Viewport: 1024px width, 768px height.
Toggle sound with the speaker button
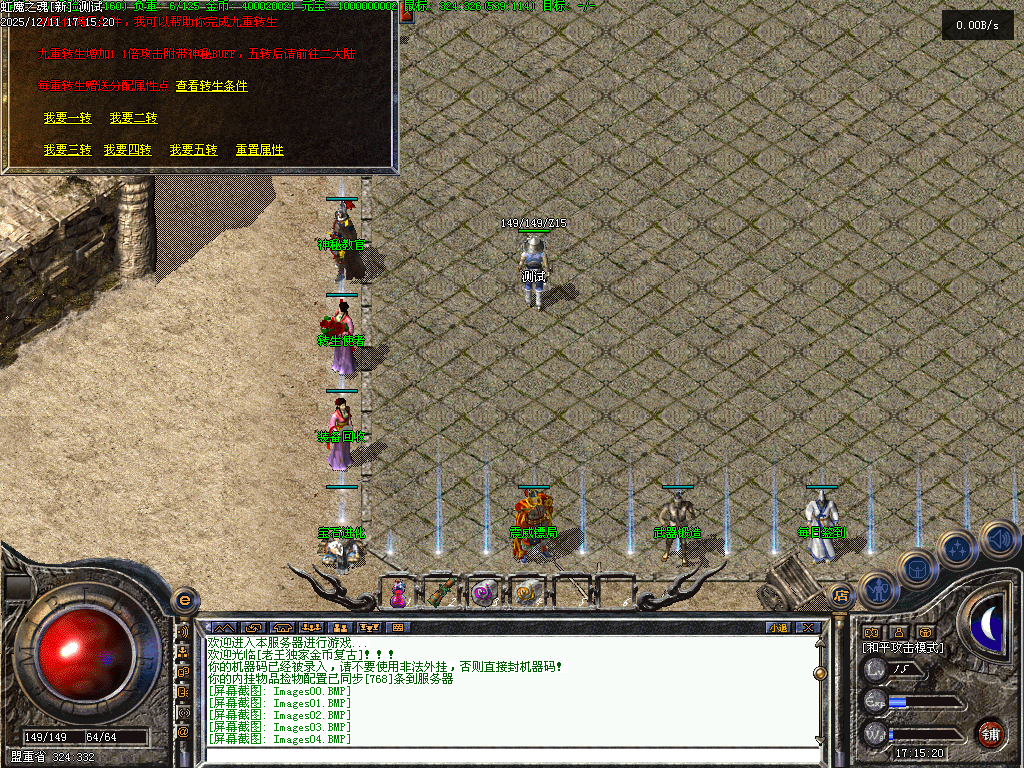pos(998,538)
